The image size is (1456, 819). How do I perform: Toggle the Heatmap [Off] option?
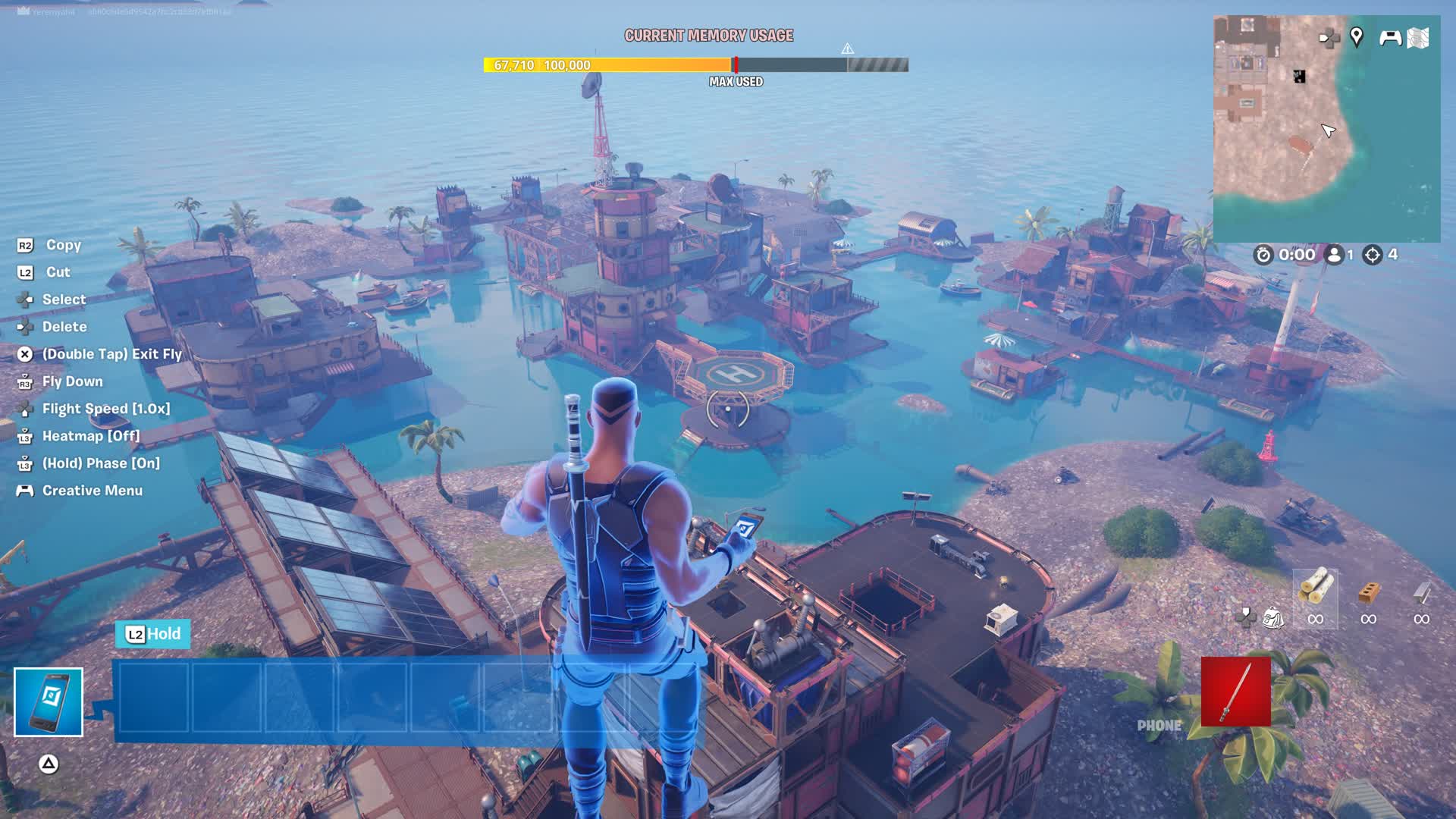(x=90, y=436)
